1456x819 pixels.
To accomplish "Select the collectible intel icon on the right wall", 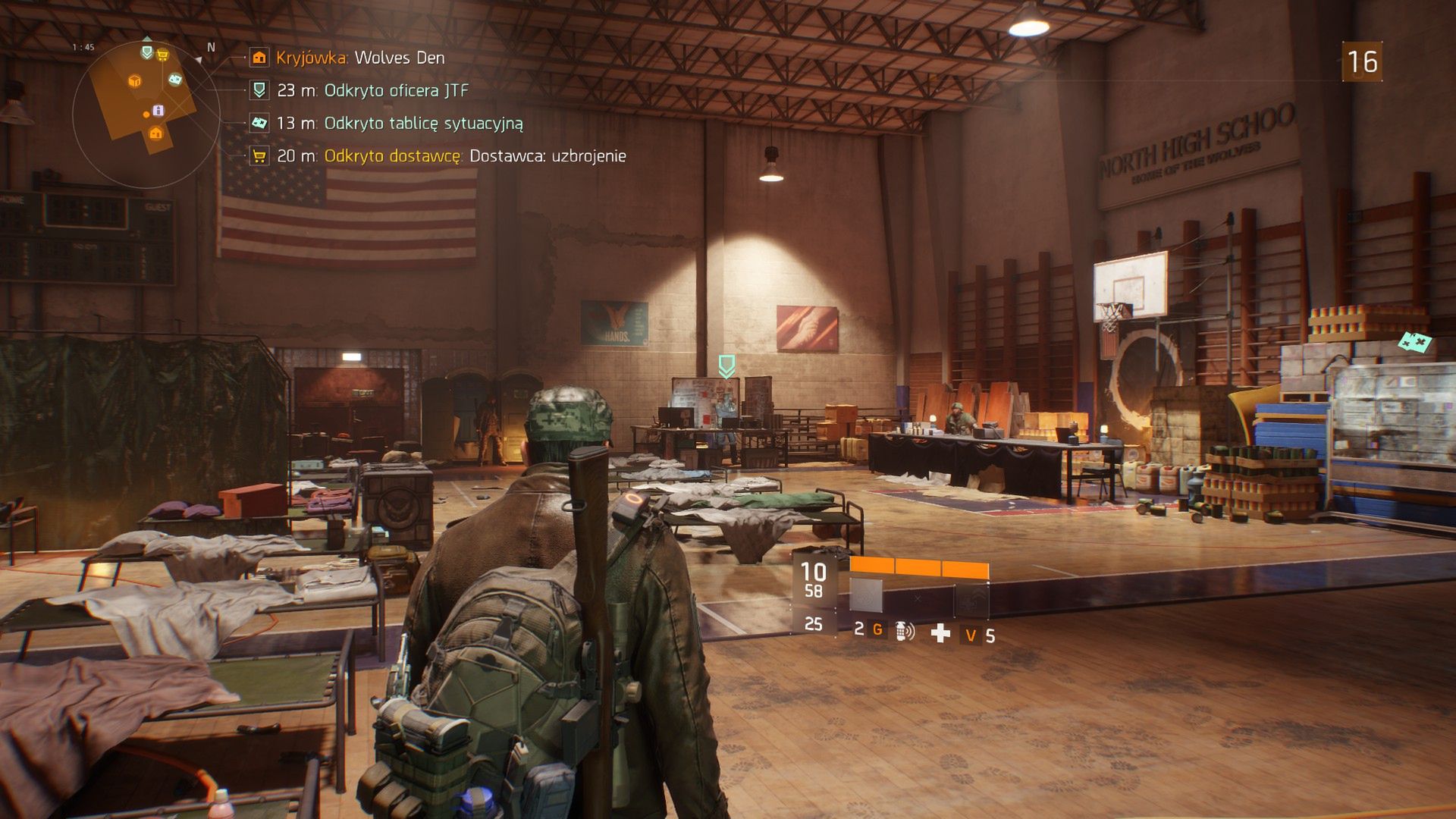I will pyautogui.click(x=1414, y=342).
